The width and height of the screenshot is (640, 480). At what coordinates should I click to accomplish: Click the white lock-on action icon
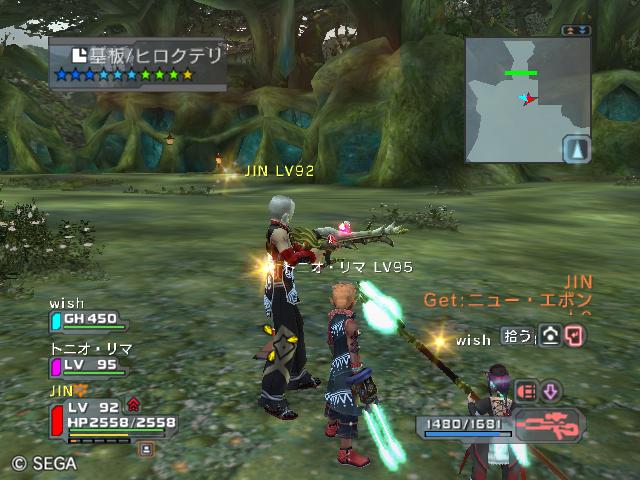(x=551, y=335)
